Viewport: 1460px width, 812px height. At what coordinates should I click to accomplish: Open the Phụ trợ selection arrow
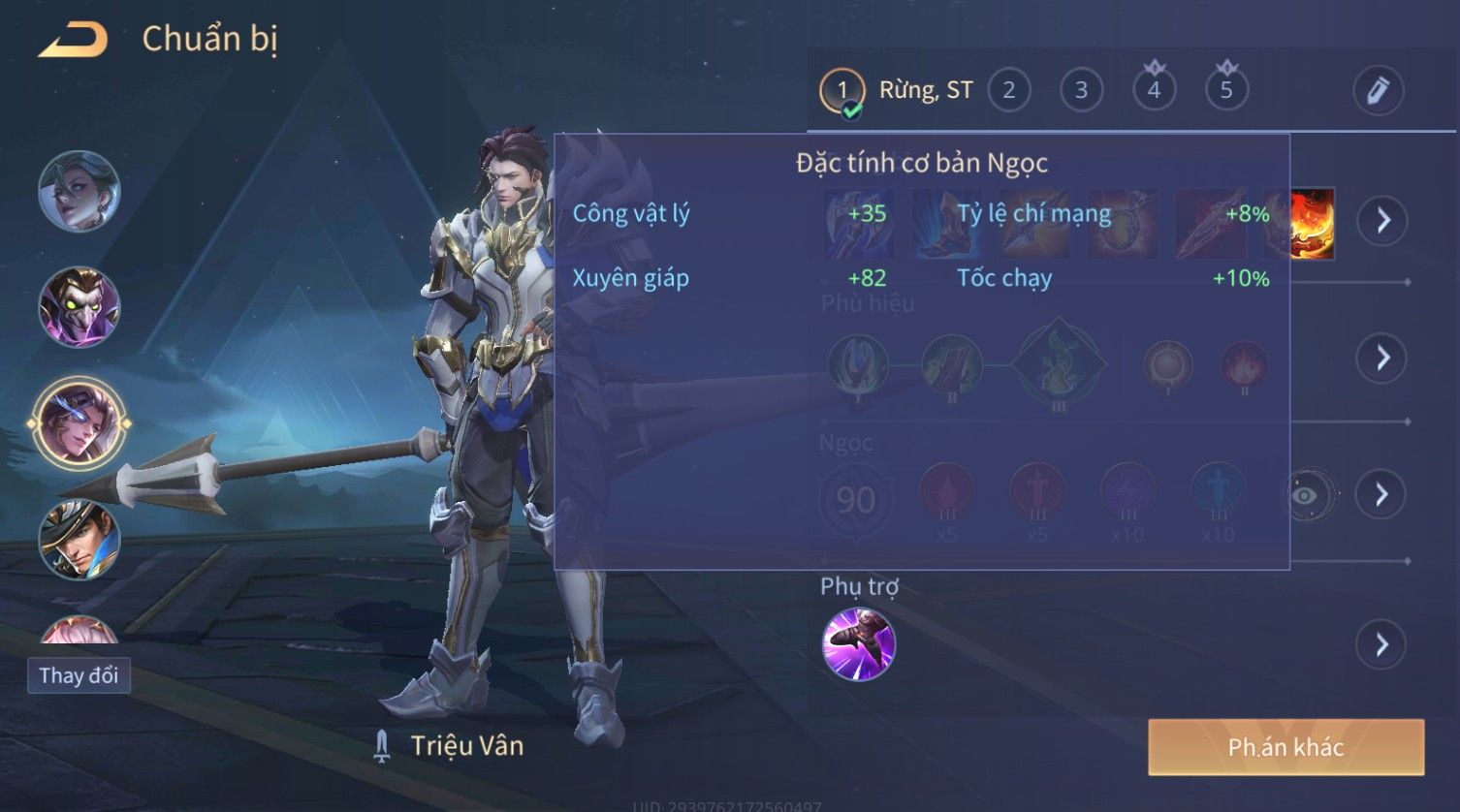pyautogui.click(x=1381, y=644)
